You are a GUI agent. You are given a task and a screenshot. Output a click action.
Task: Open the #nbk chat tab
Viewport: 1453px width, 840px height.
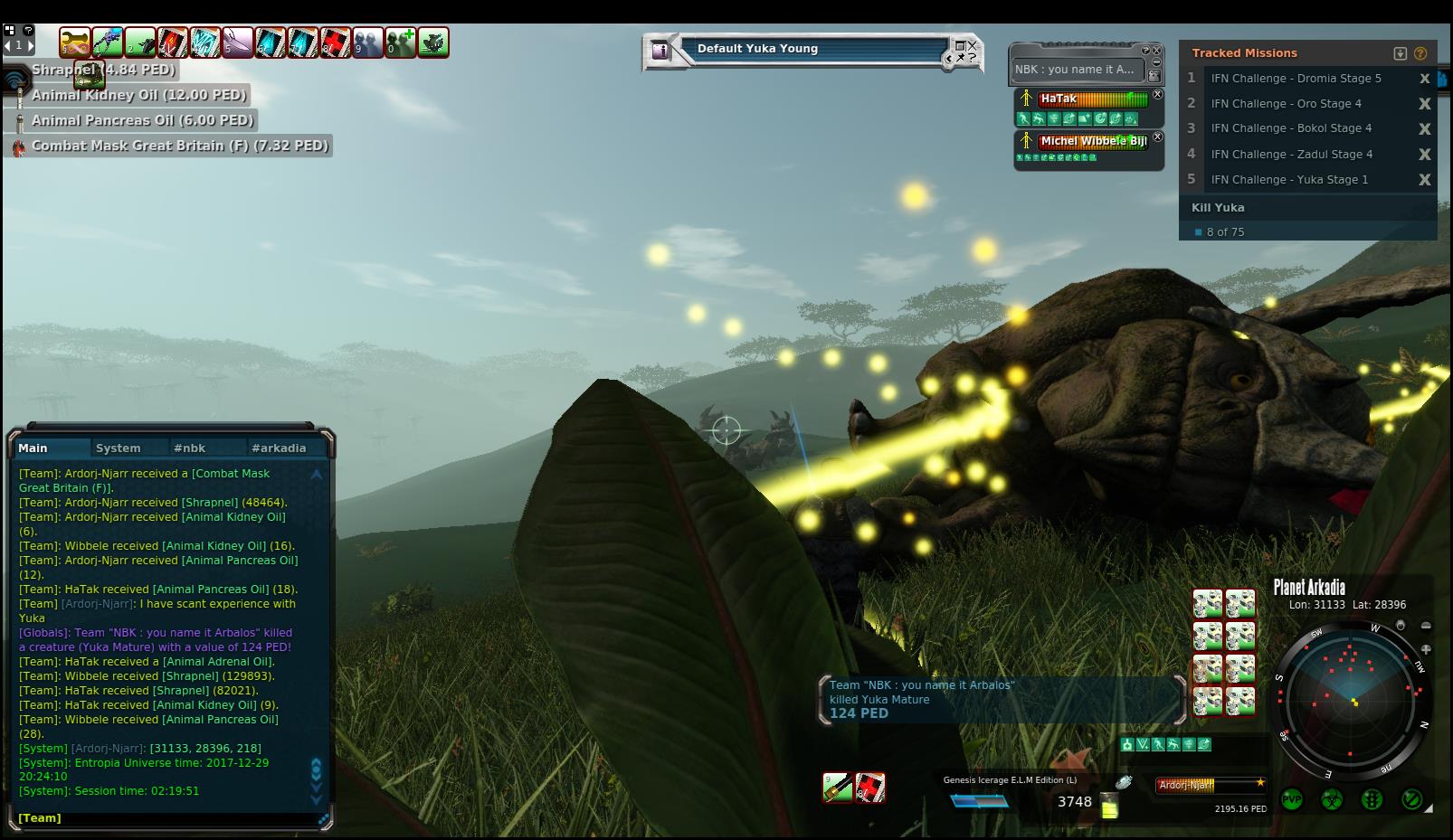pyautogui.click(x=190, y=448)
